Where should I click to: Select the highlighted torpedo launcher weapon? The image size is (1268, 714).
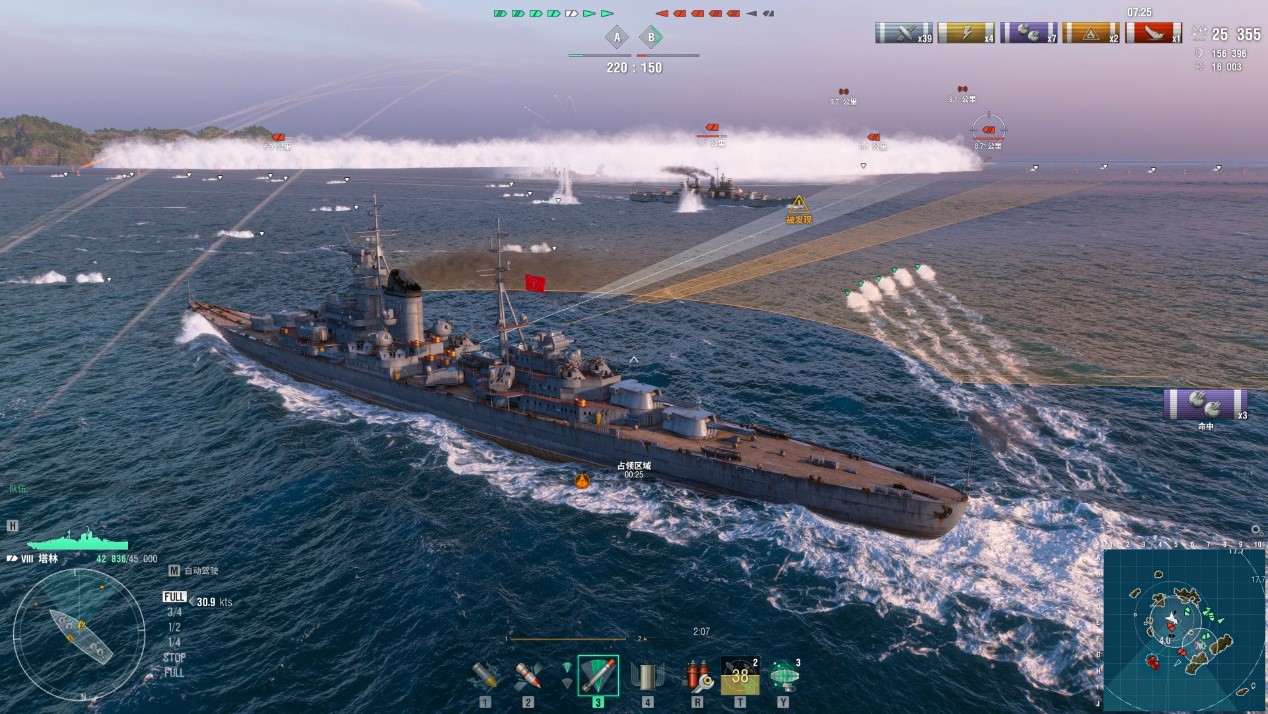point(598,676)
